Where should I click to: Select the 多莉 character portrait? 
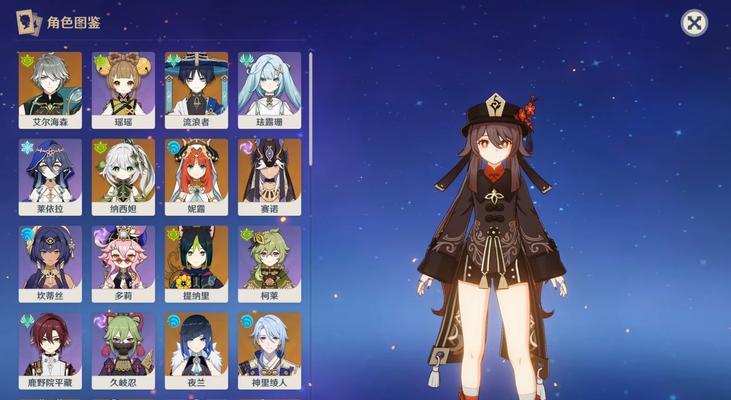(123, 262)
